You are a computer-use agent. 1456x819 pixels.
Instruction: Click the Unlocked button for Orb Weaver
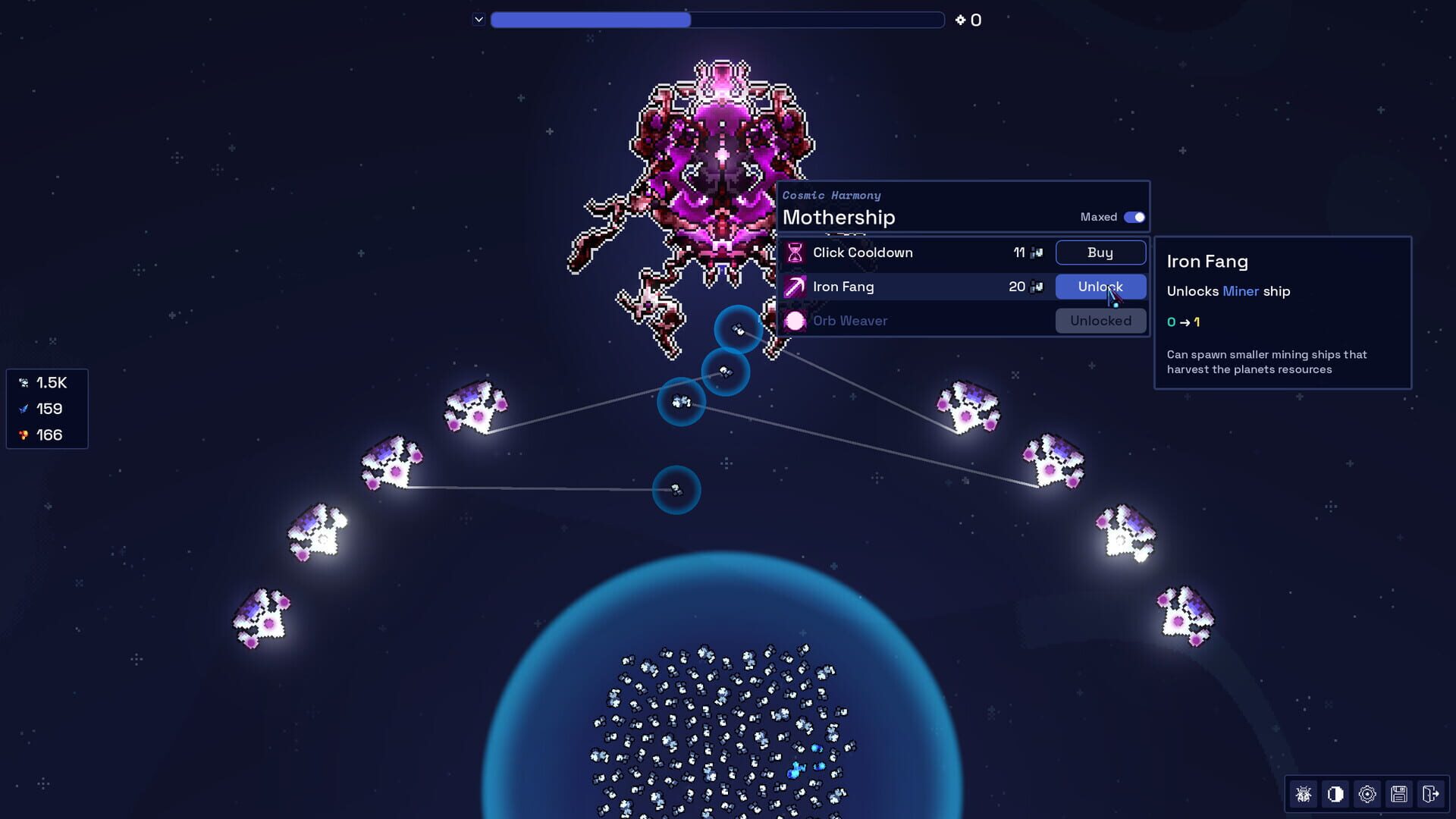(x=1100, y=320)
